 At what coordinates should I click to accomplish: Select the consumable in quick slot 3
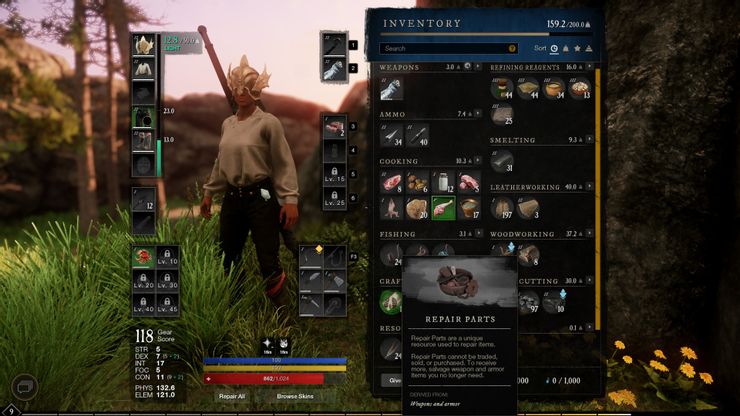click(x=334, y=127)
